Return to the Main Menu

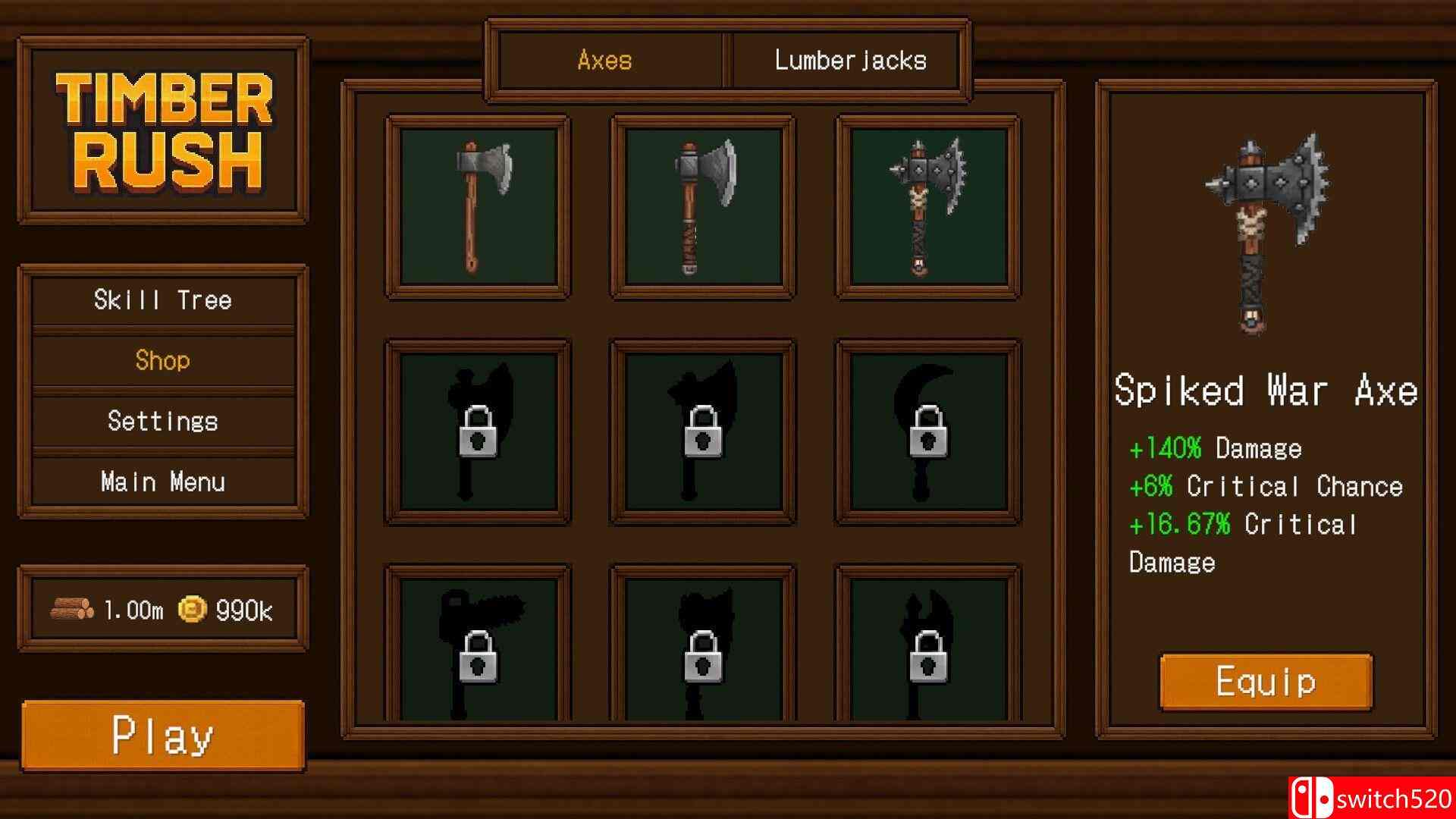pos(162,481)
